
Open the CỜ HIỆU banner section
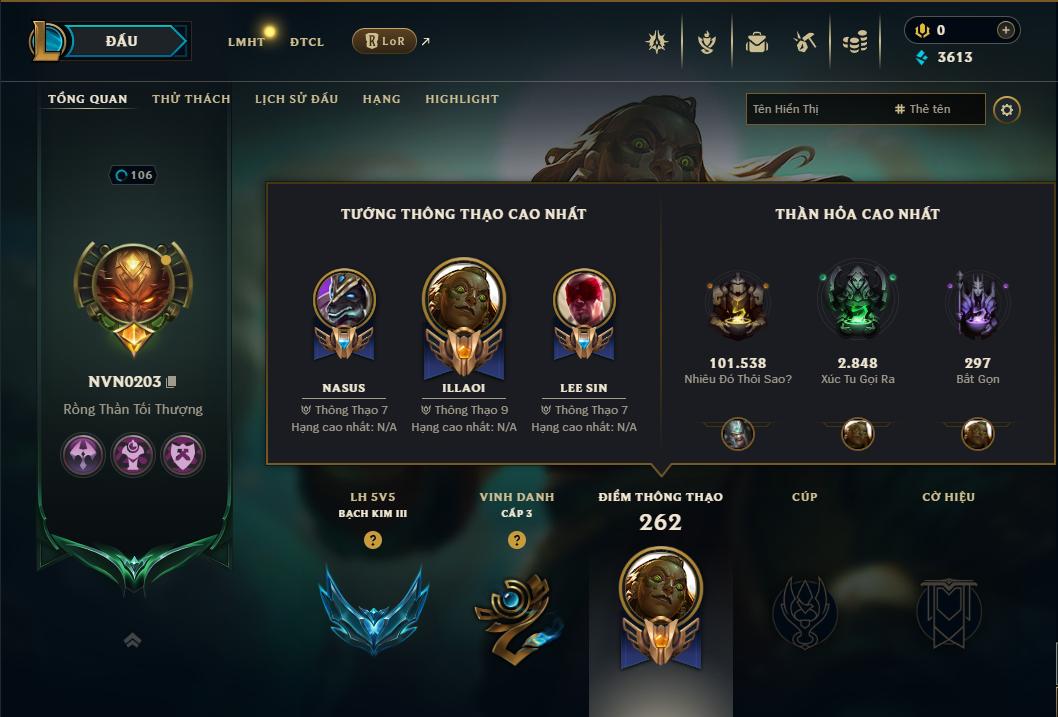coord(948,608)
